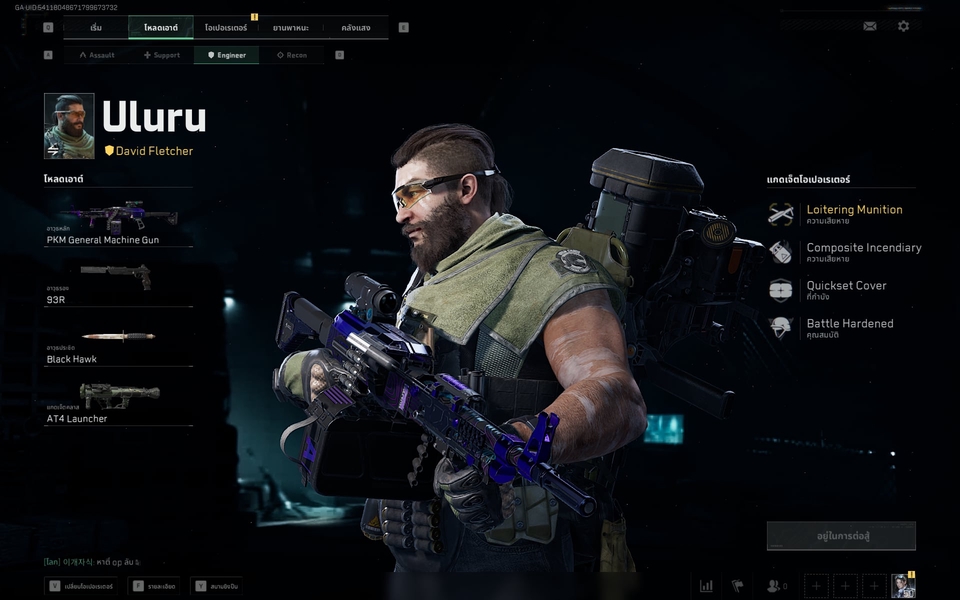
Task: Choose the Black Hawk melee knife slot
Action: tap(118, 343)
